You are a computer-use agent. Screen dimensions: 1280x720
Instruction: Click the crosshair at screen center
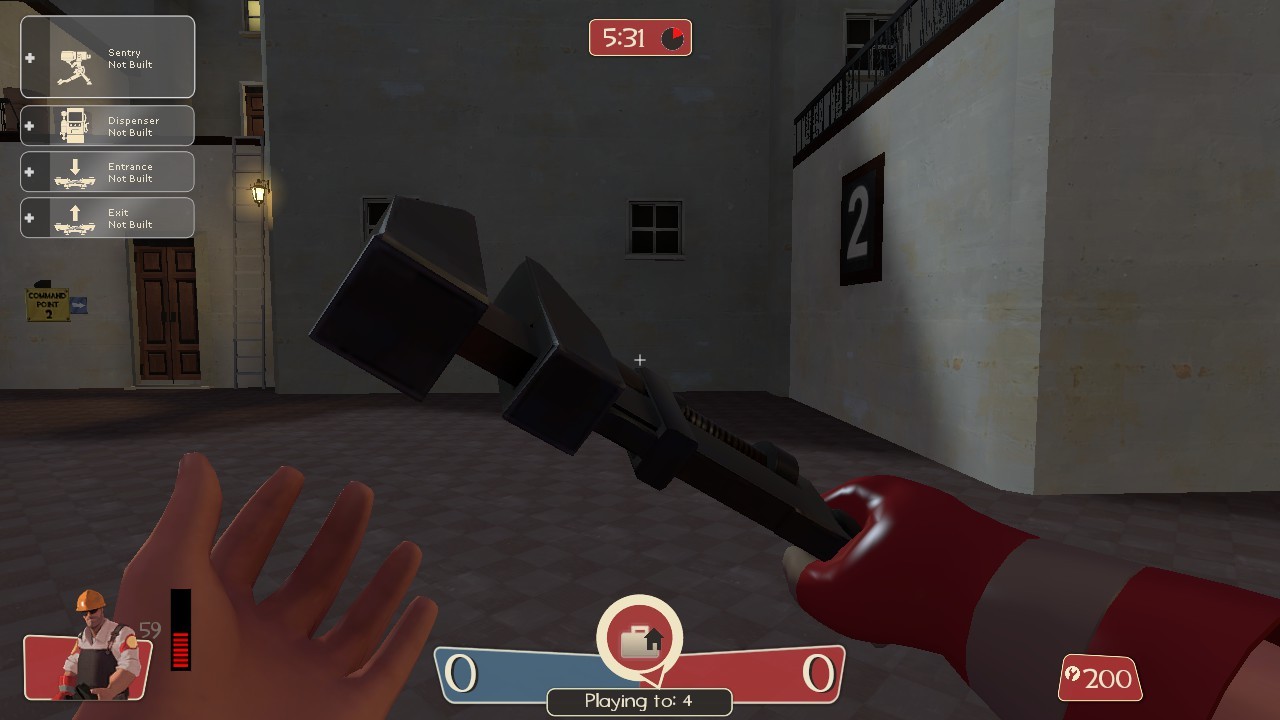pyautogui.click(x=639, y=360)
